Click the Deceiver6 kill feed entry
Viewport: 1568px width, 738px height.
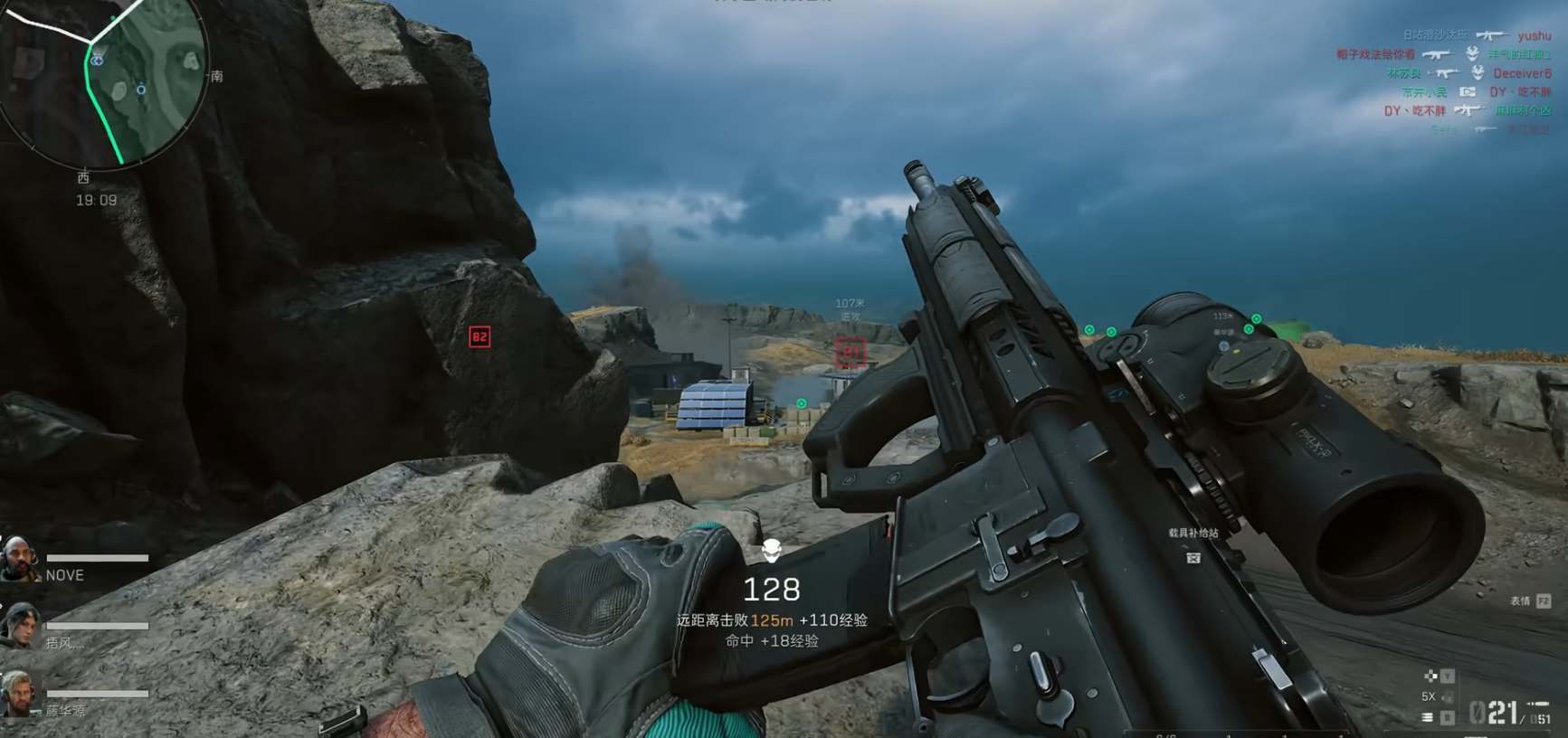(x=1522, y=73)
